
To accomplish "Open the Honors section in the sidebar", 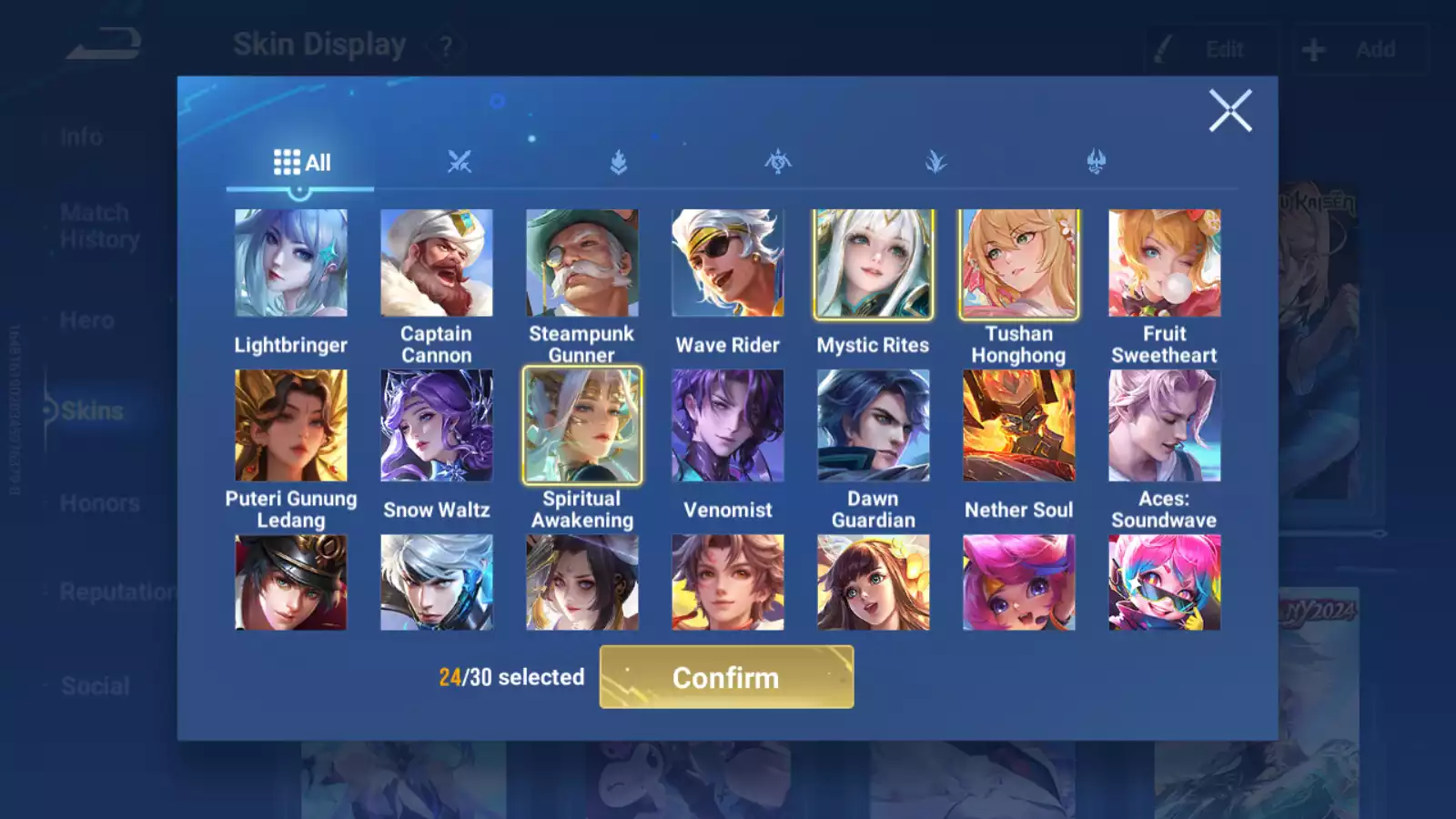I will (98, 503).
